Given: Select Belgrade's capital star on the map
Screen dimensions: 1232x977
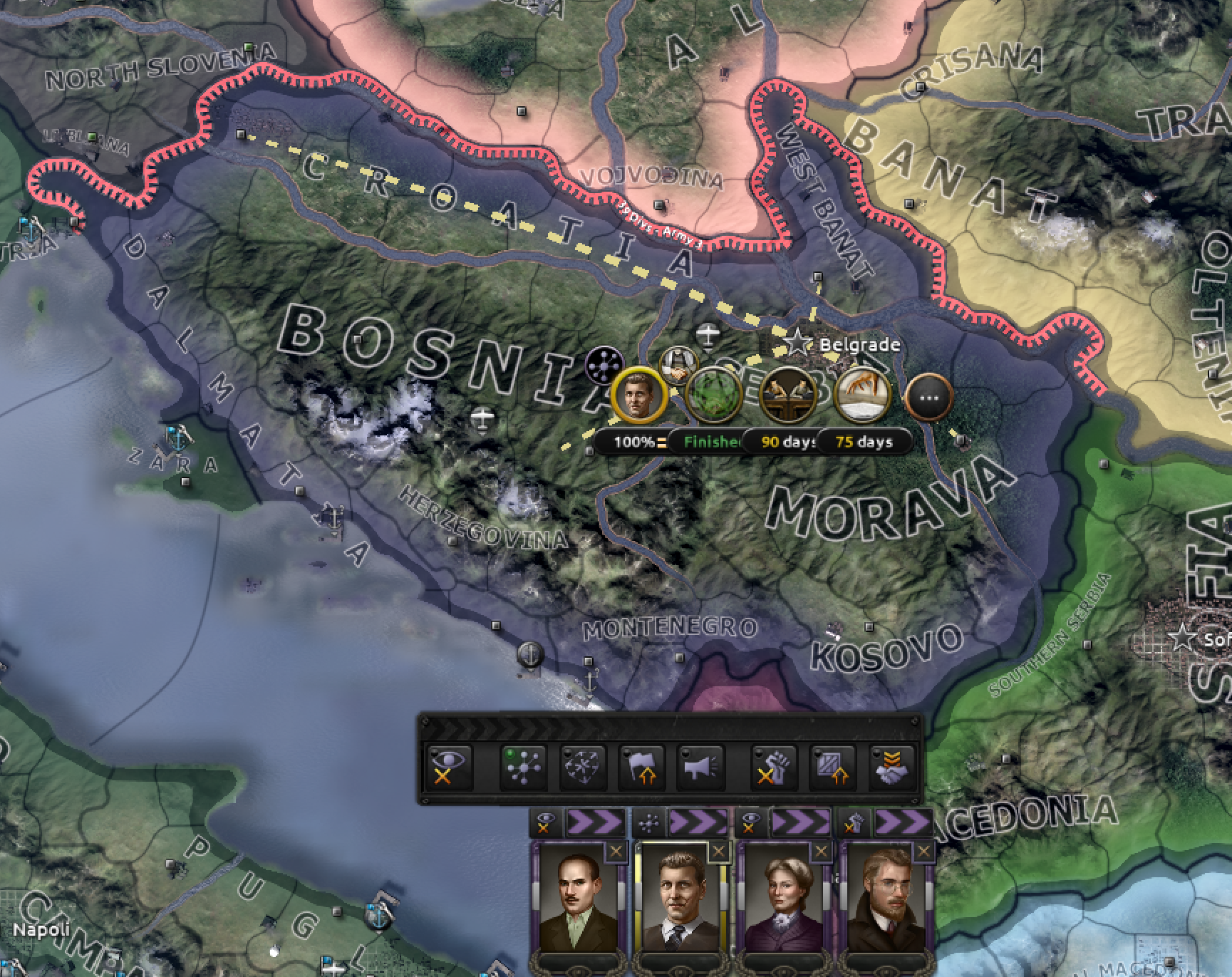Looking at the screenshot, I should (x=797, y=341).
